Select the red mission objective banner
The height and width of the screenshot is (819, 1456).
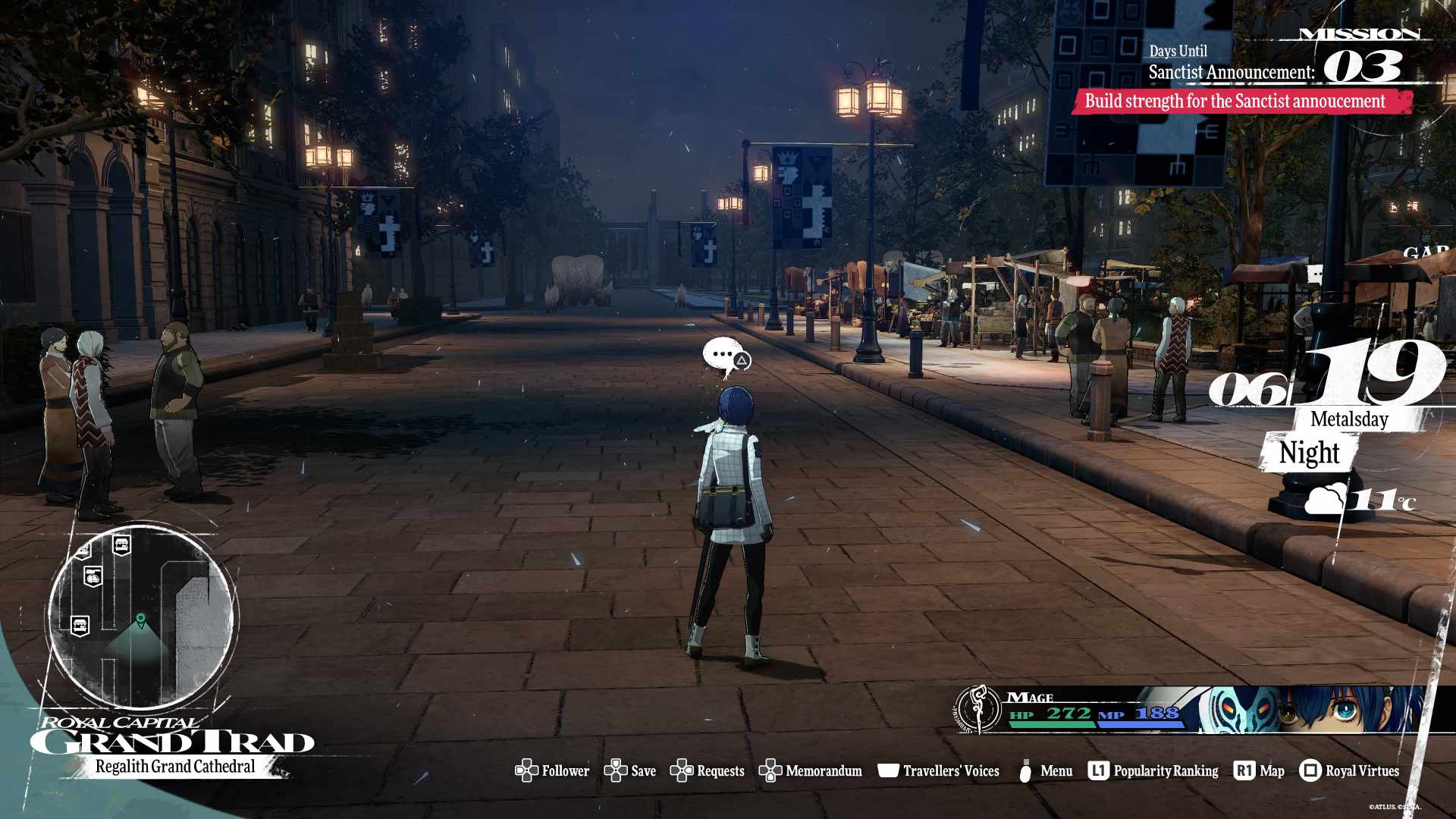click(1241, 102)
